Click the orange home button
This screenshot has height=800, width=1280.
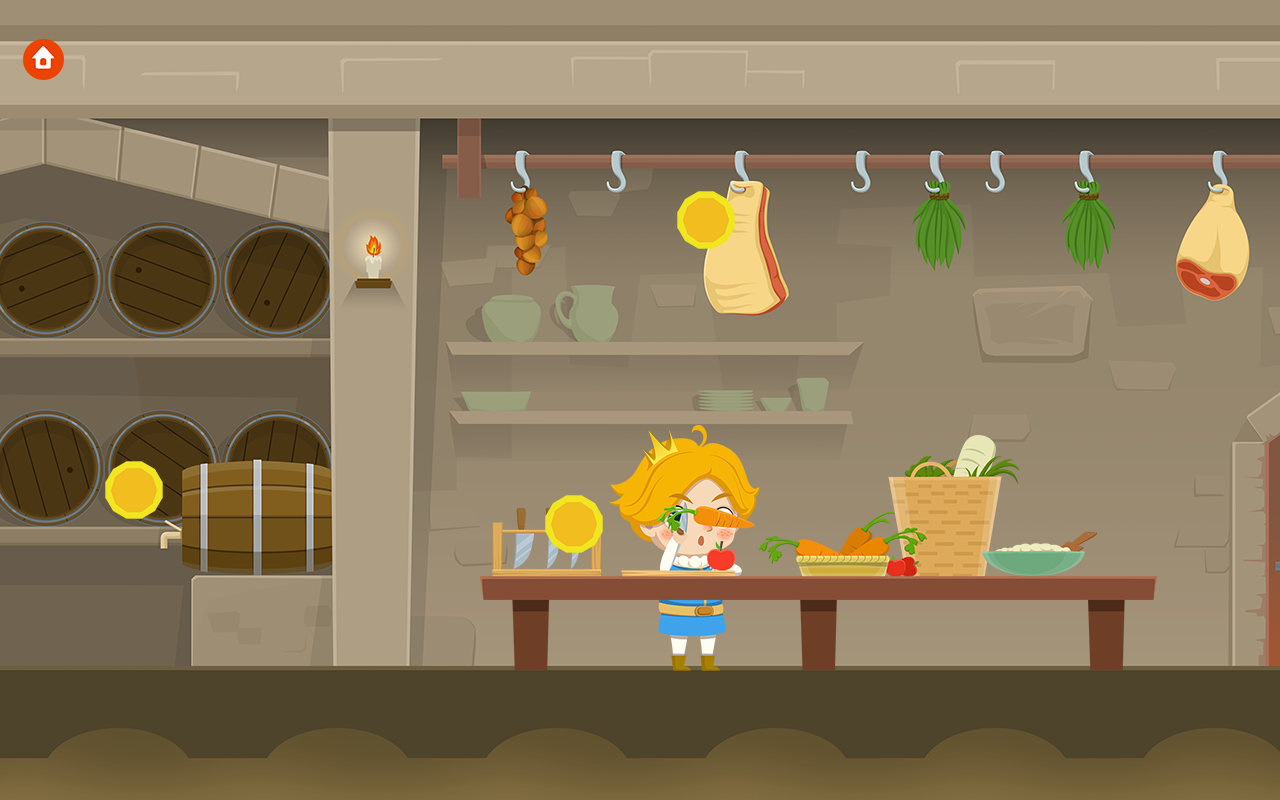[x=42, y=59]
